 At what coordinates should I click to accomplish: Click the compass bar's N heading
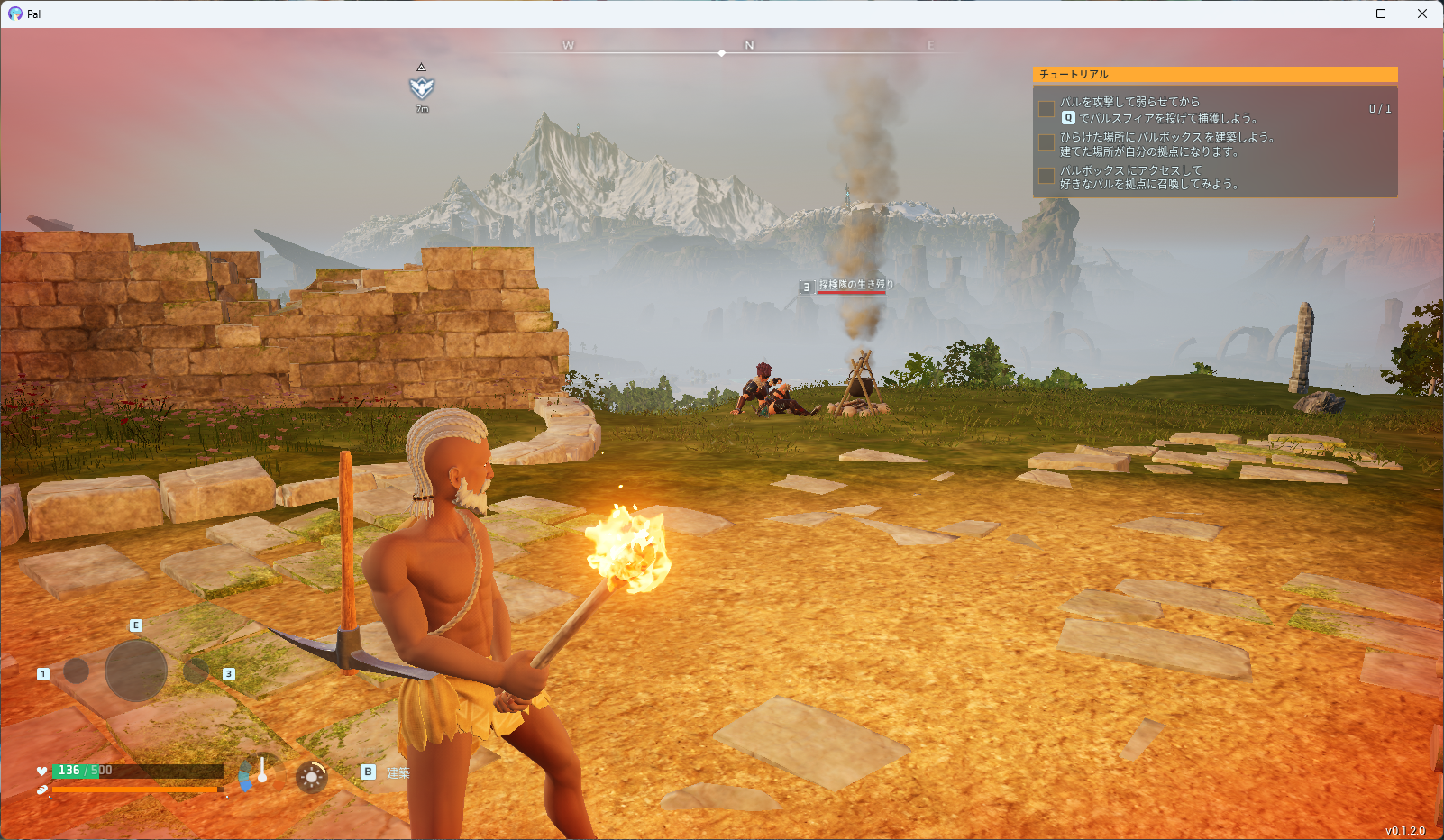click(x=749, y=45)
